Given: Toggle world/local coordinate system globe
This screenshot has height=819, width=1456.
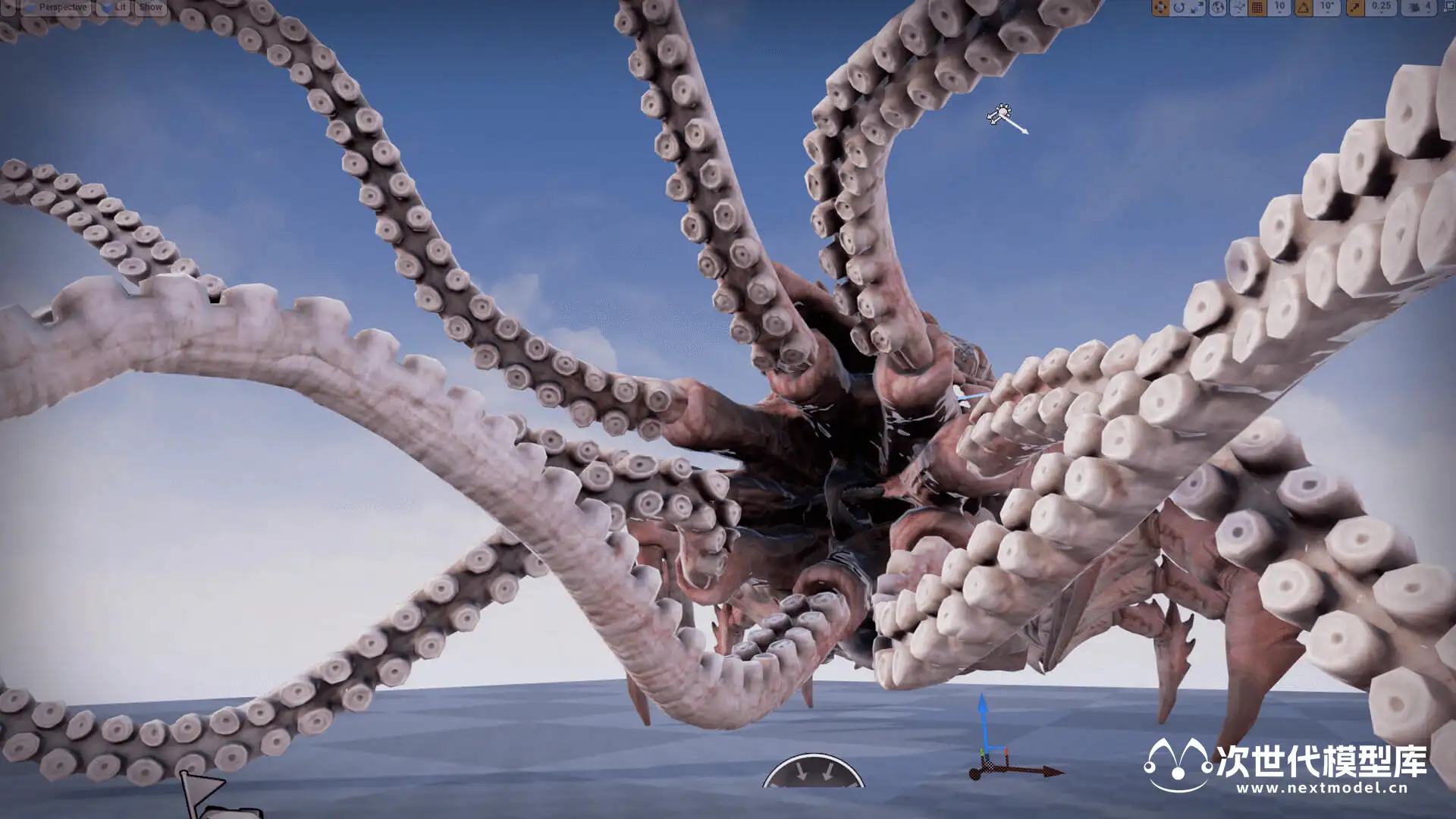Looking at the screenshot, I should [x=1218, y=8].
